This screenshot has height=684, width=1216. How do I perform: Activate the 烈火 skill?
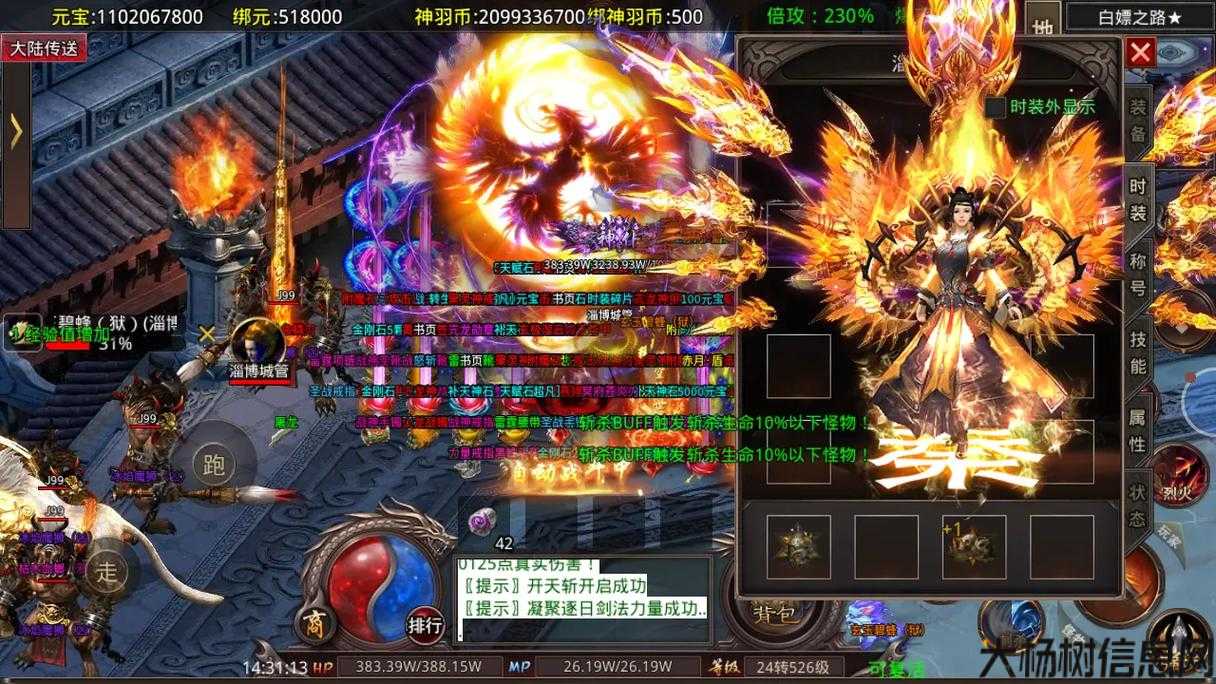point(1180,476)
